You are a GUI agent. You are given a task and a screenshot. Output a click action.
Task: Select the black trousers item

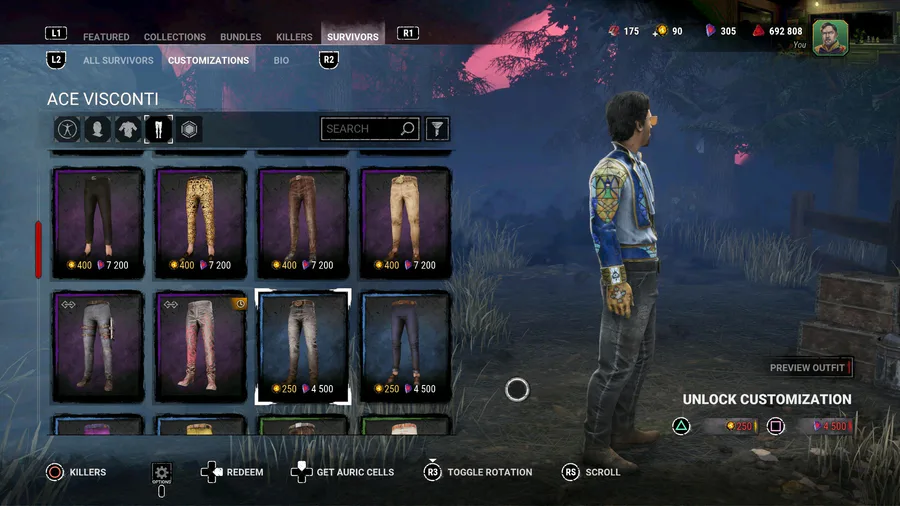click(98, 222)
